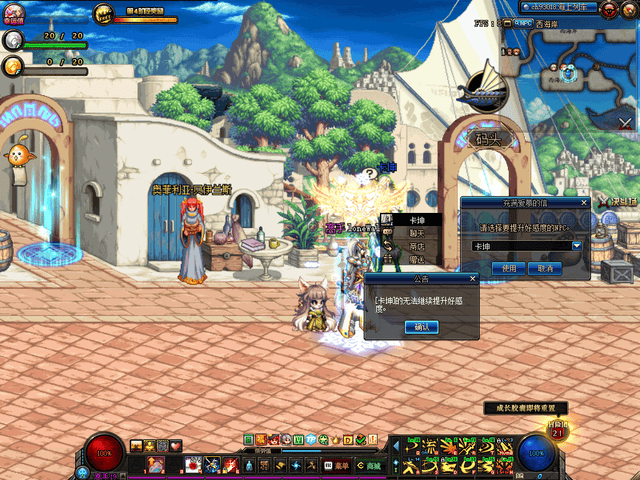Select the 卡坤 entry heading the NPC menu
The width and height of the screenshot is (640, 480).
[417, 220]
